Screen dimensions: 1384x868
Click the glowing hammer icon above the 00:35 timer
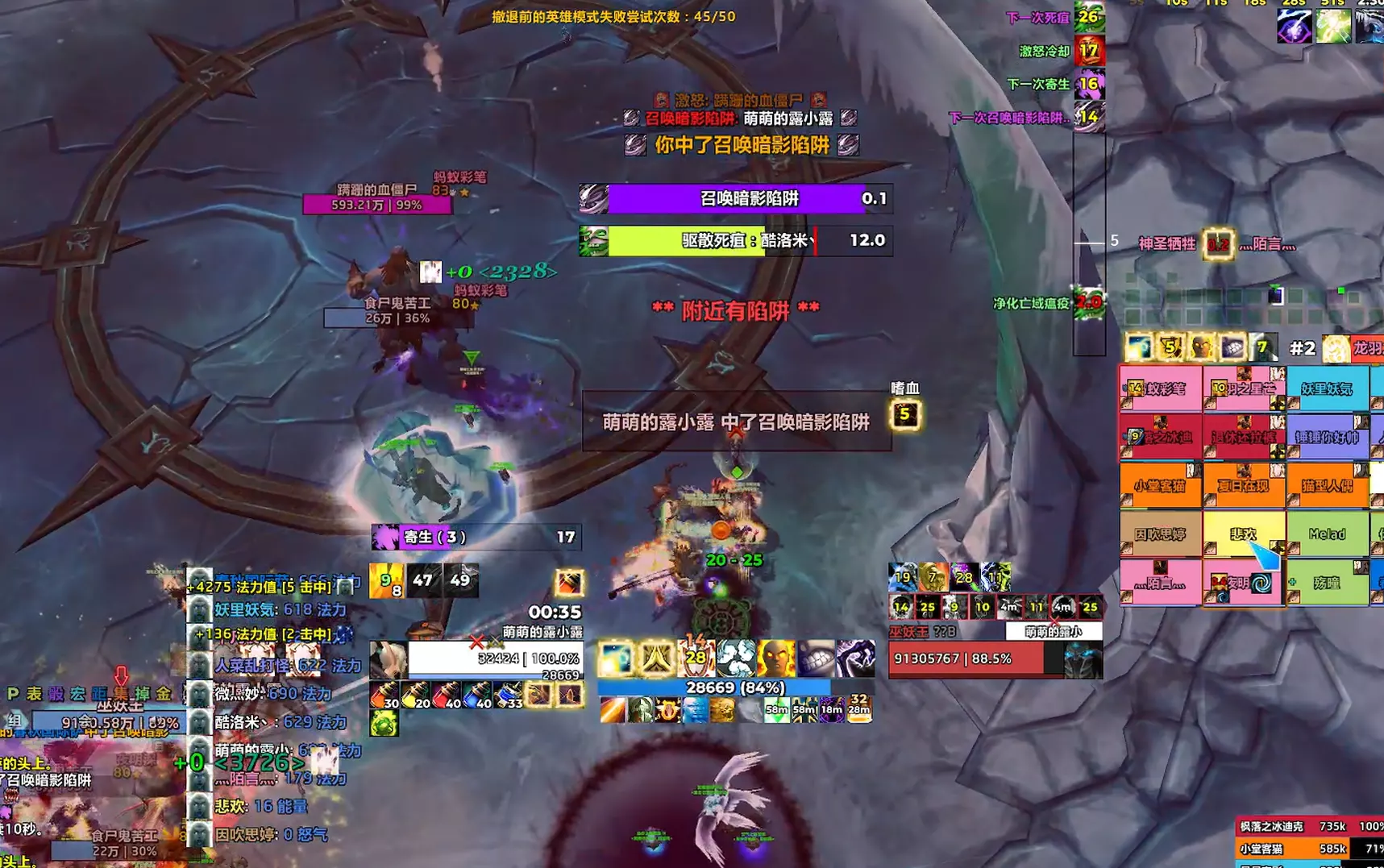[569, 584]
